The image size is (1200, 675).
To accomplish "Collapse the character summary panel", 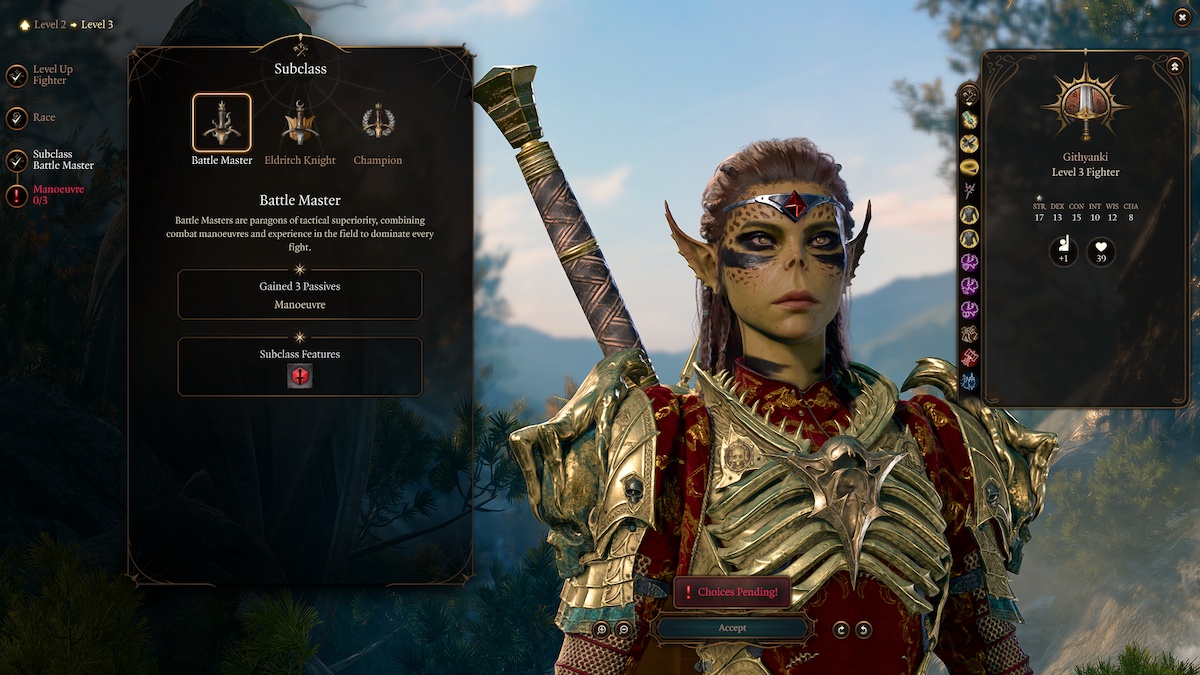I will coord(1174,66).
